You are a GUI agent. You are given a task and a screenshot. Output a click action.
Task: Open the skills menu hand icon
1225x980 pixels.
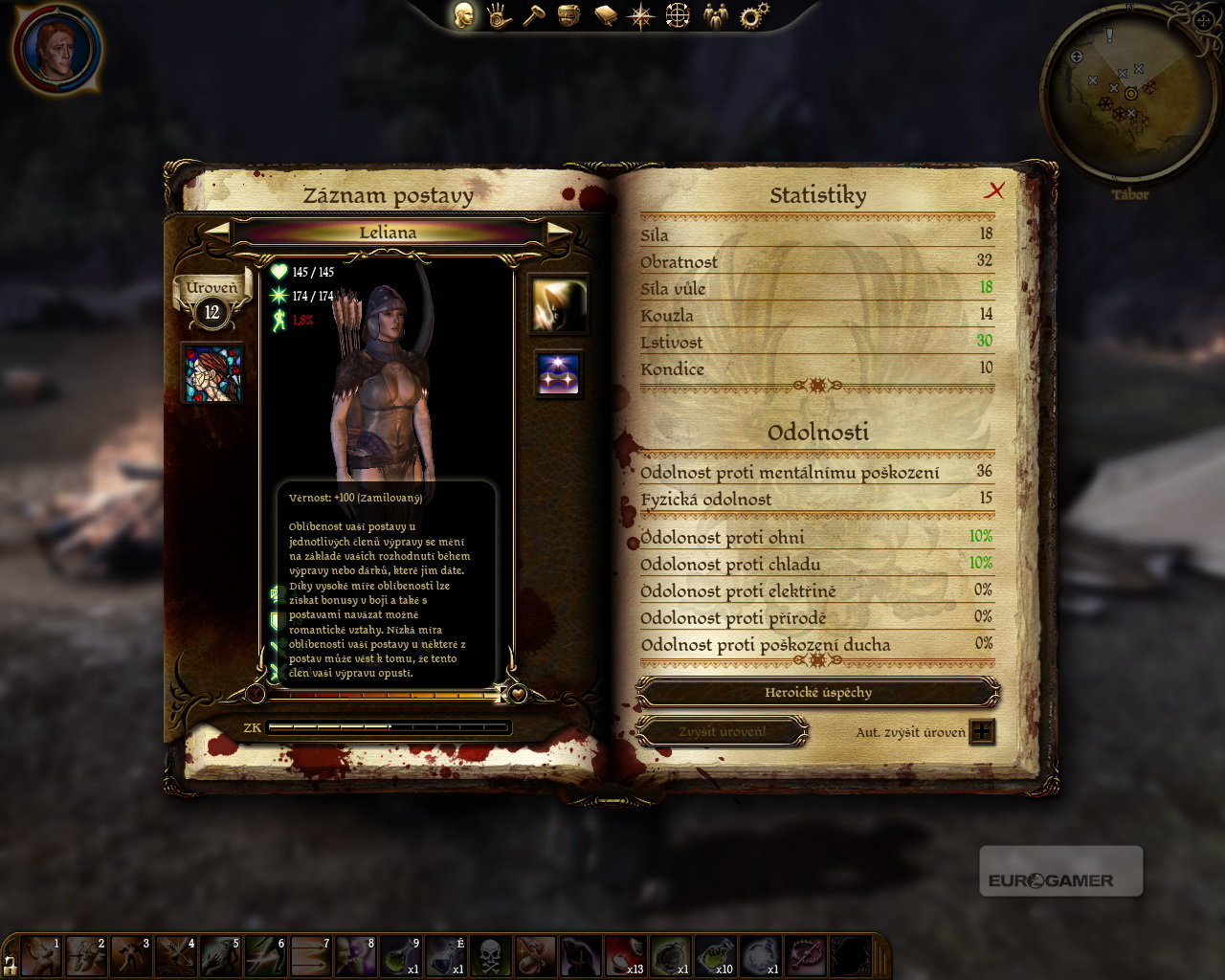[x=499, y=15]
